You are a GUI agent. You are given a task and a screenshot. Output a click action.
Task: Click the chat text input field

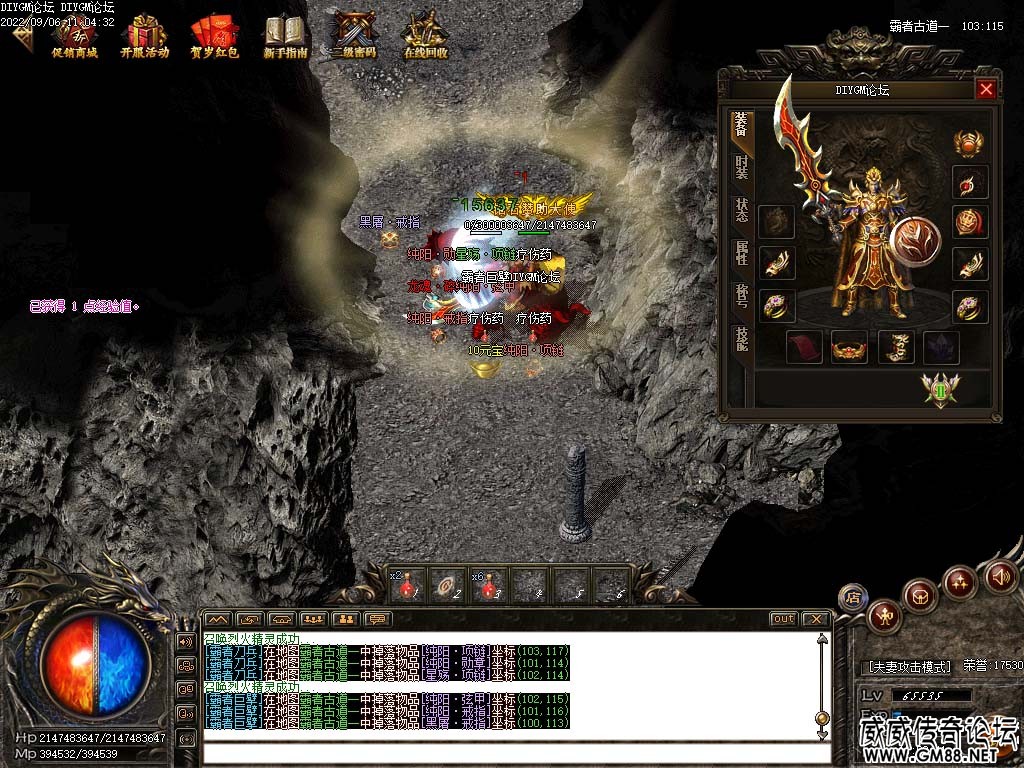tap(510, 753)
